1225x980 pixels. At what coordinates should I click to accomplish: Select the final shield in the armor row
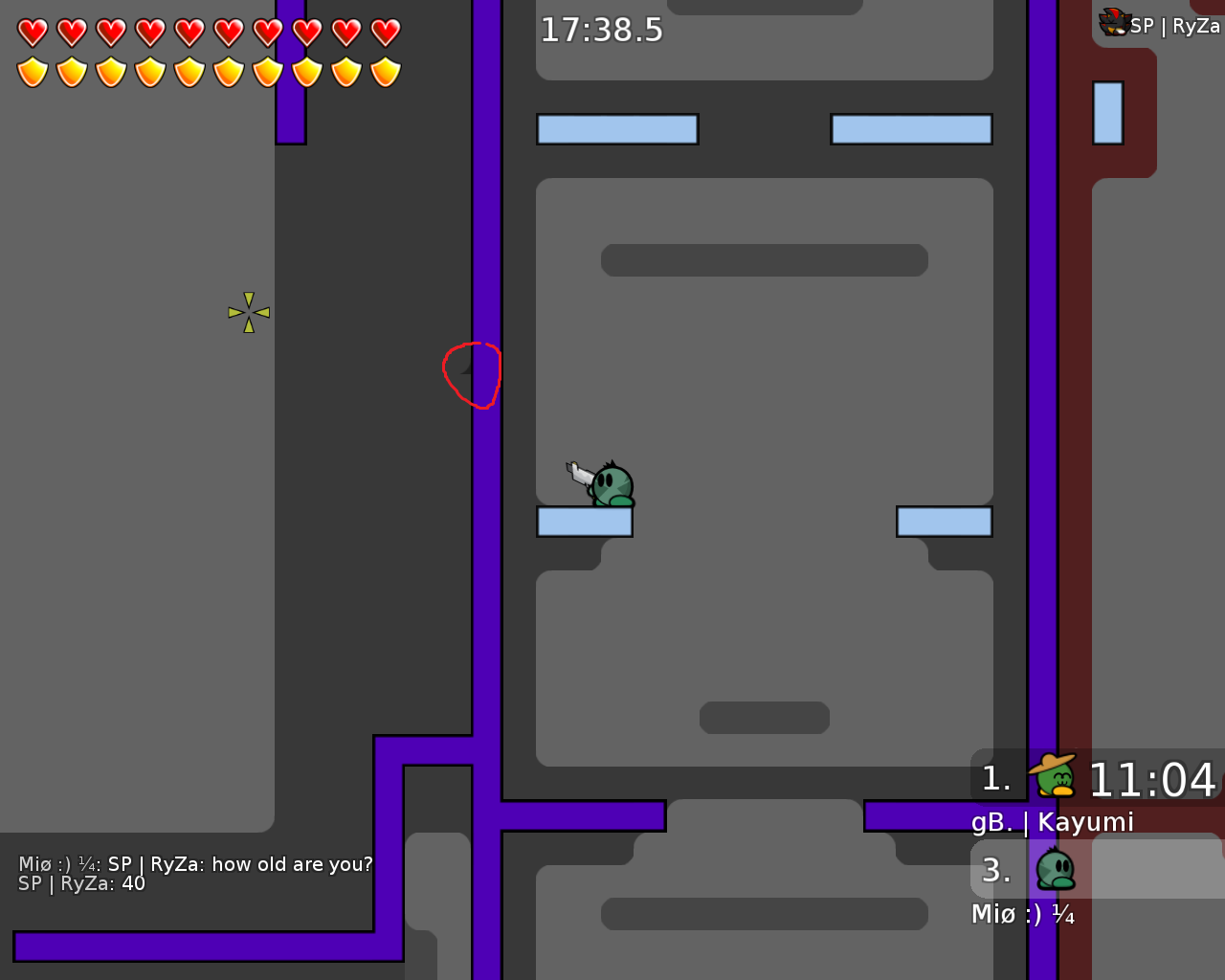click(x=384, y=71)
